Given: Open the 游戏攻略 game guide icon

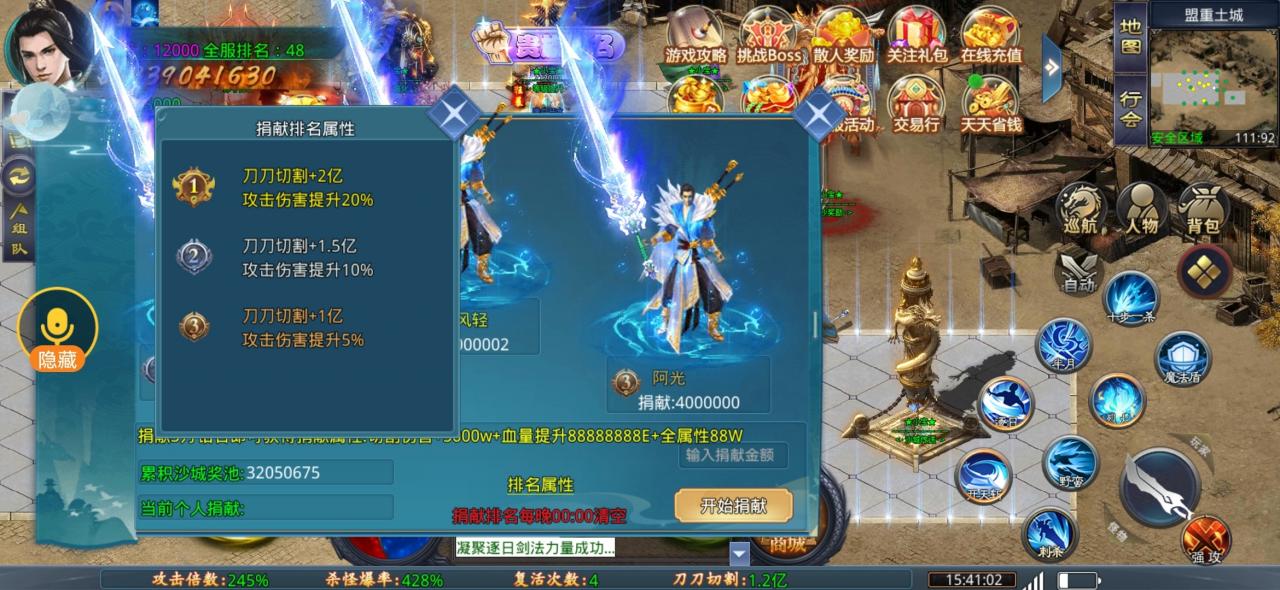Looking at the screenshot, I should [695, 36].
